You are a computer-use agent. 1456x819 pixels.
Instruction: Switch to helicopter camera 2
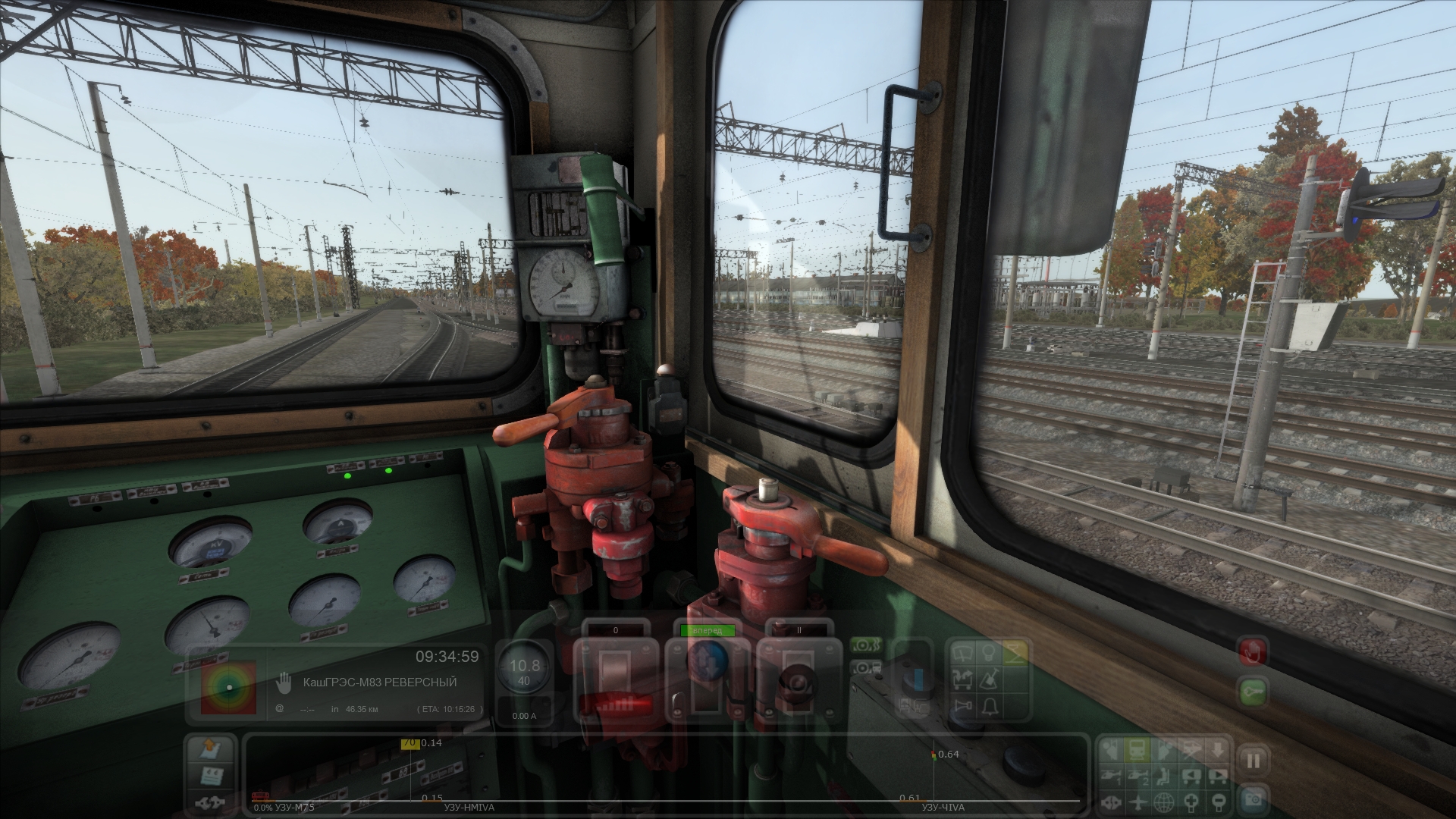1137,776
